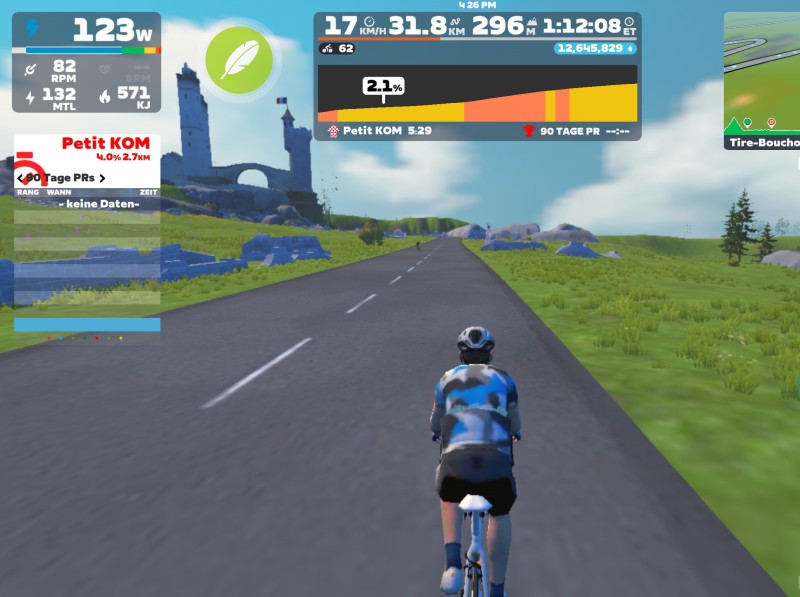Show previous leaderboard with left arrow
Image resolution: width=800 pixels, height=597 pixels.
pos(21,178)
